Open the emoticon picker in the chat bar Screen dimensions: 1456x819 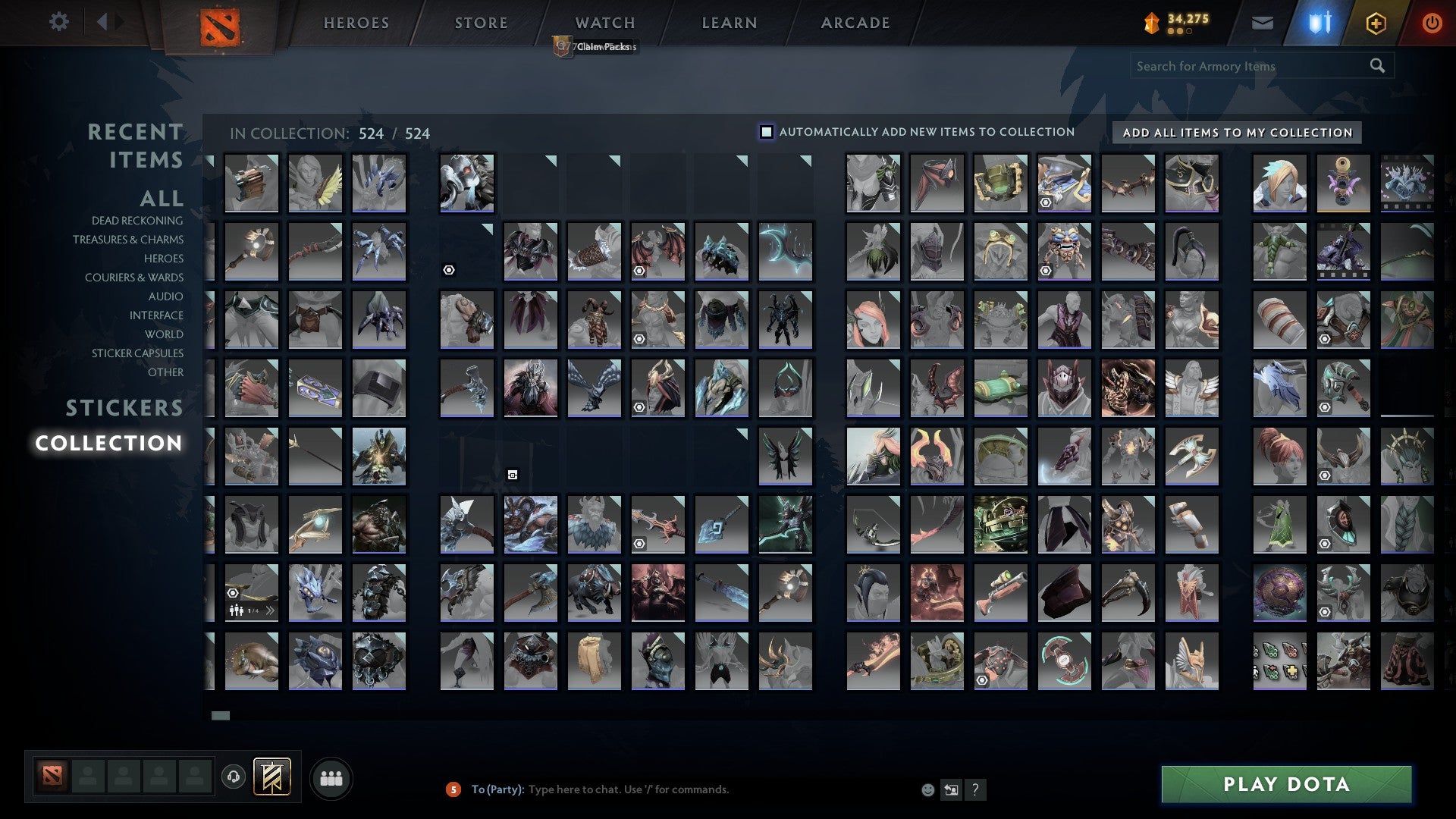(927, 789)
